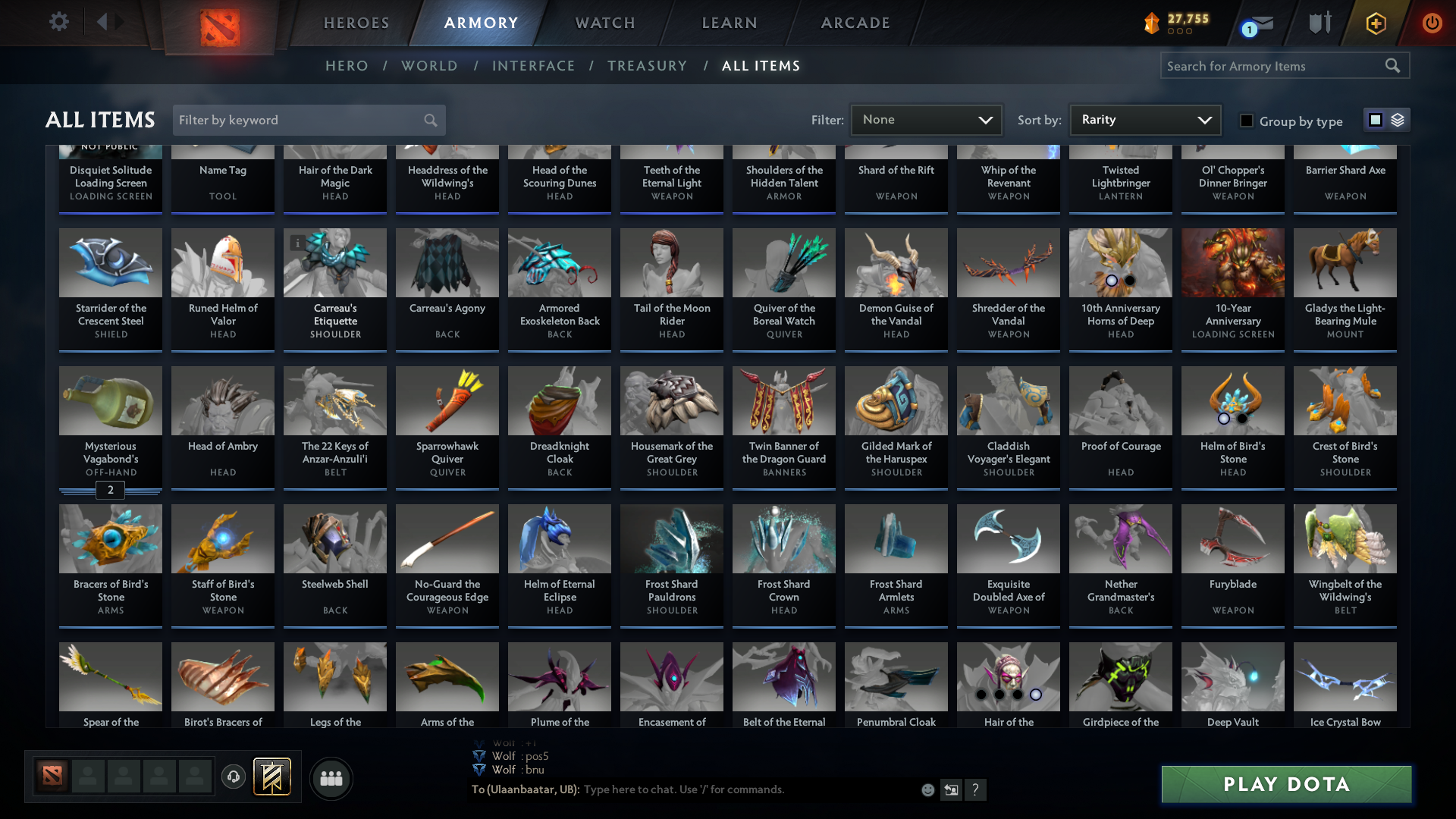Switch to the WATCH tab
1456x819 pixels.
(604, 23)
